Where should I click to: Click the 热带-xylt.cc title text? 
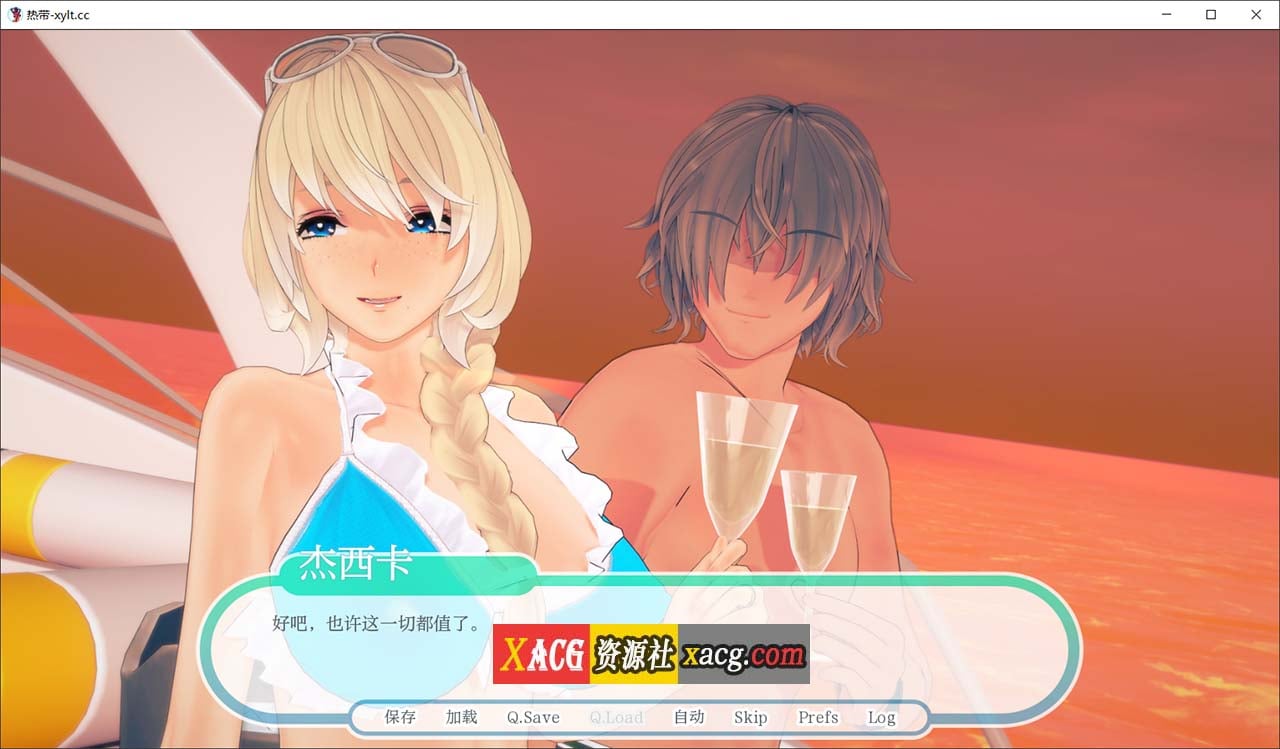click(56, 14)
